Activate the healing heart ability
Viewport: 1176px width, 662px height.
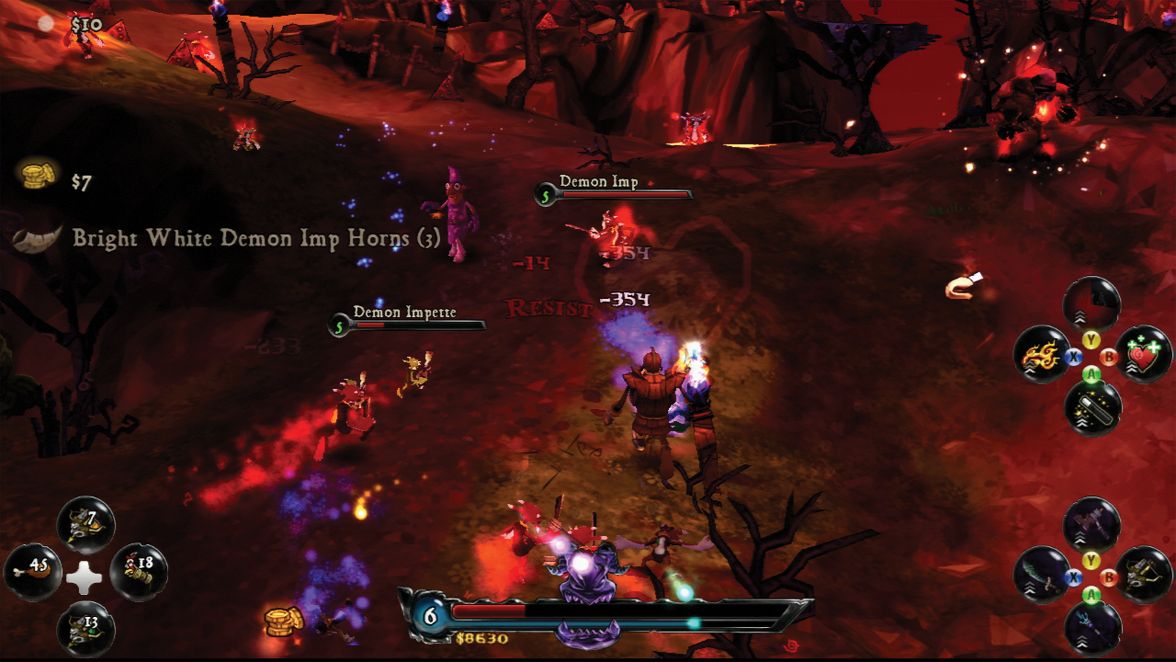1143,355
